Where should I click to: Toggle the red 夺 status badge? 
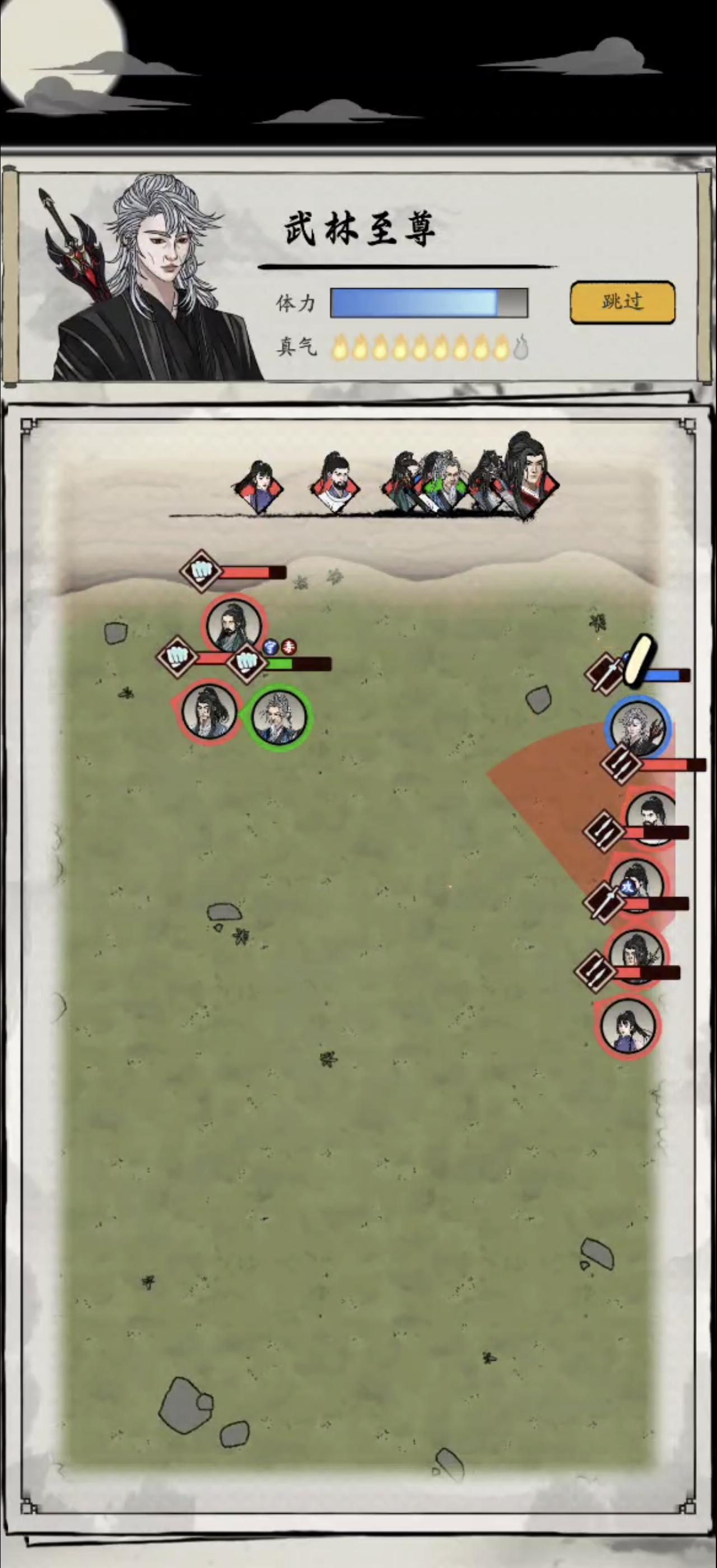(289, 647)
